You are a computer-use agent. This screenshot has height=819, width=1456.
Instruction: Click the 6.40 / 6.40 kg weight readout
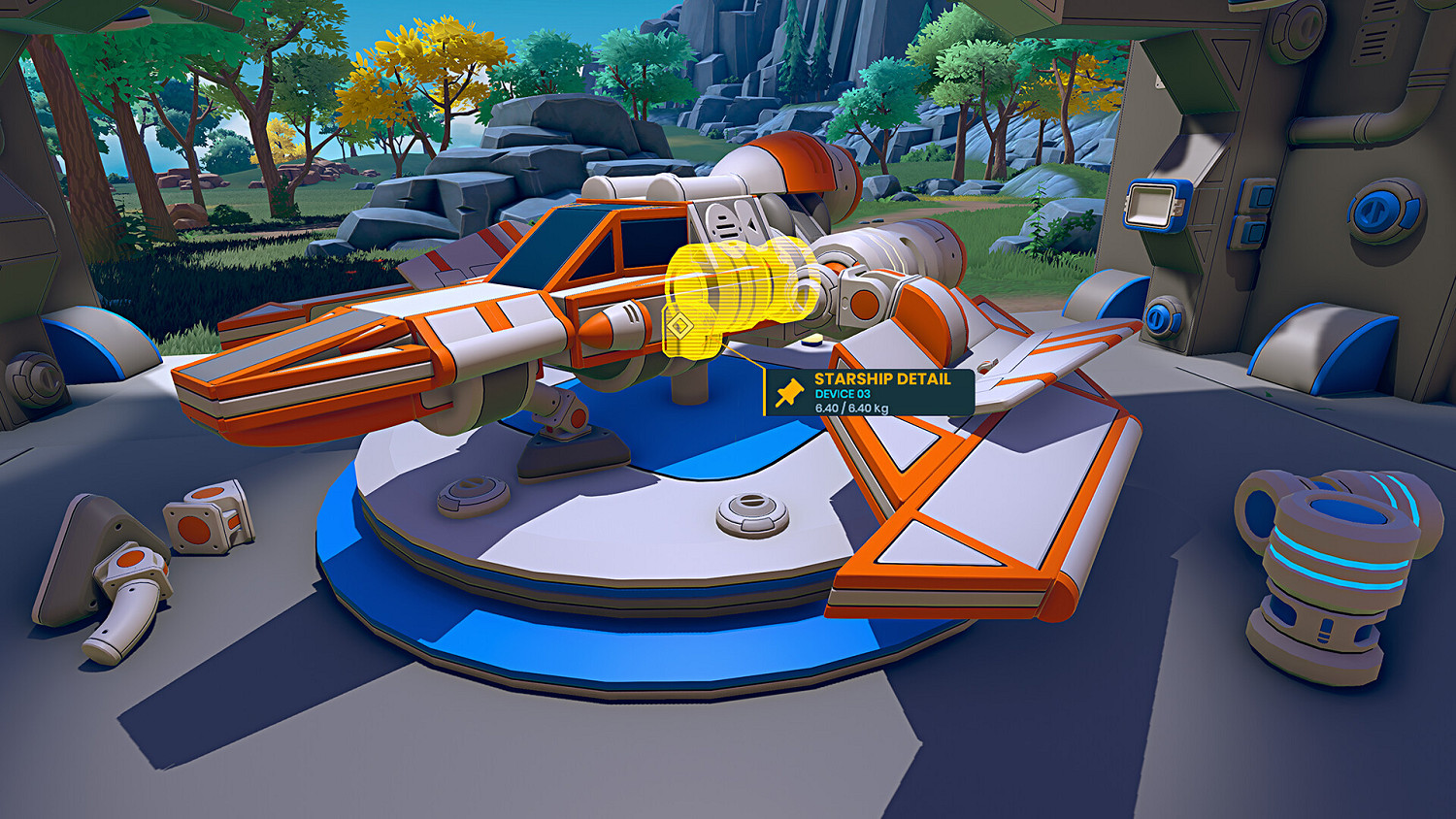851,409
